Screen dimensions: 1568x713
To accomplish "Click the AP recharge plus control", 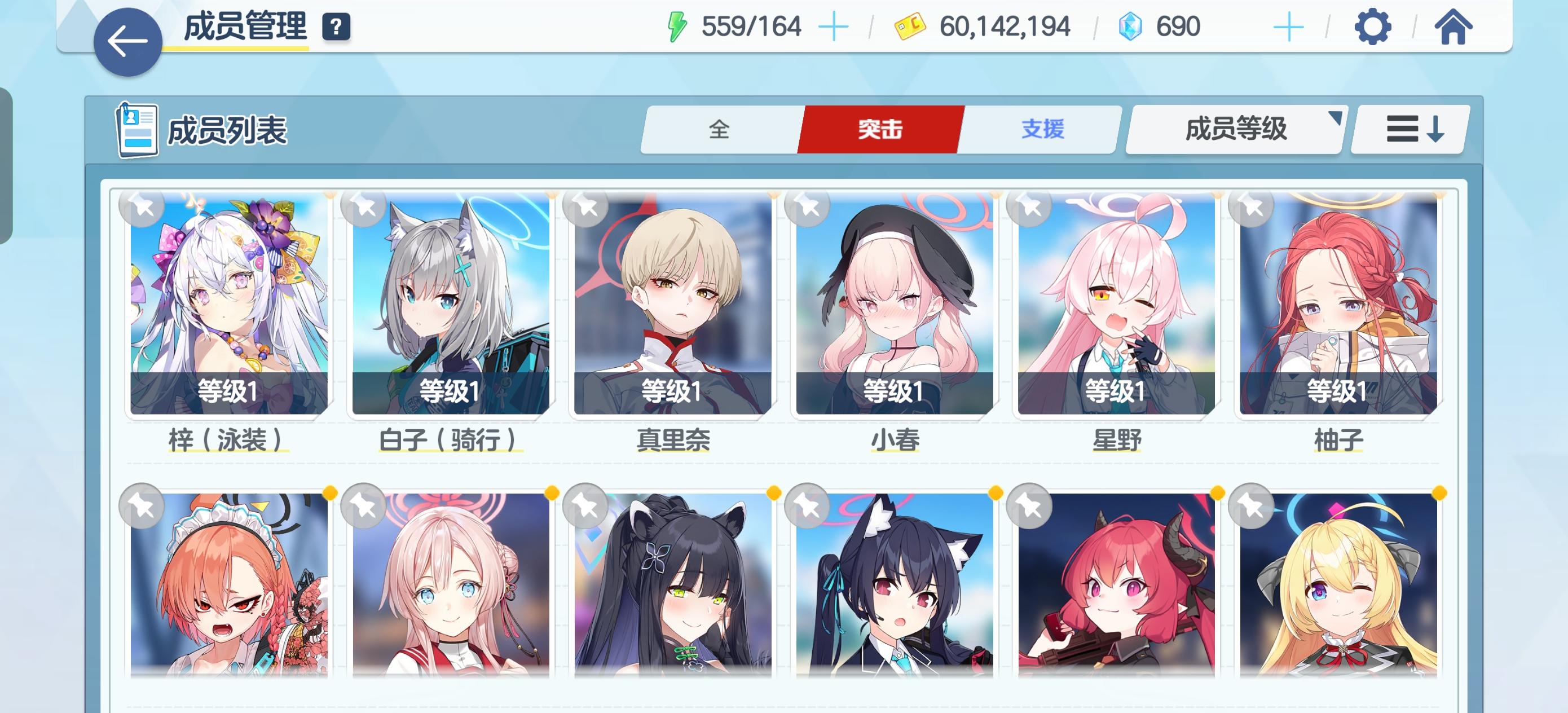I will point(834,25).
